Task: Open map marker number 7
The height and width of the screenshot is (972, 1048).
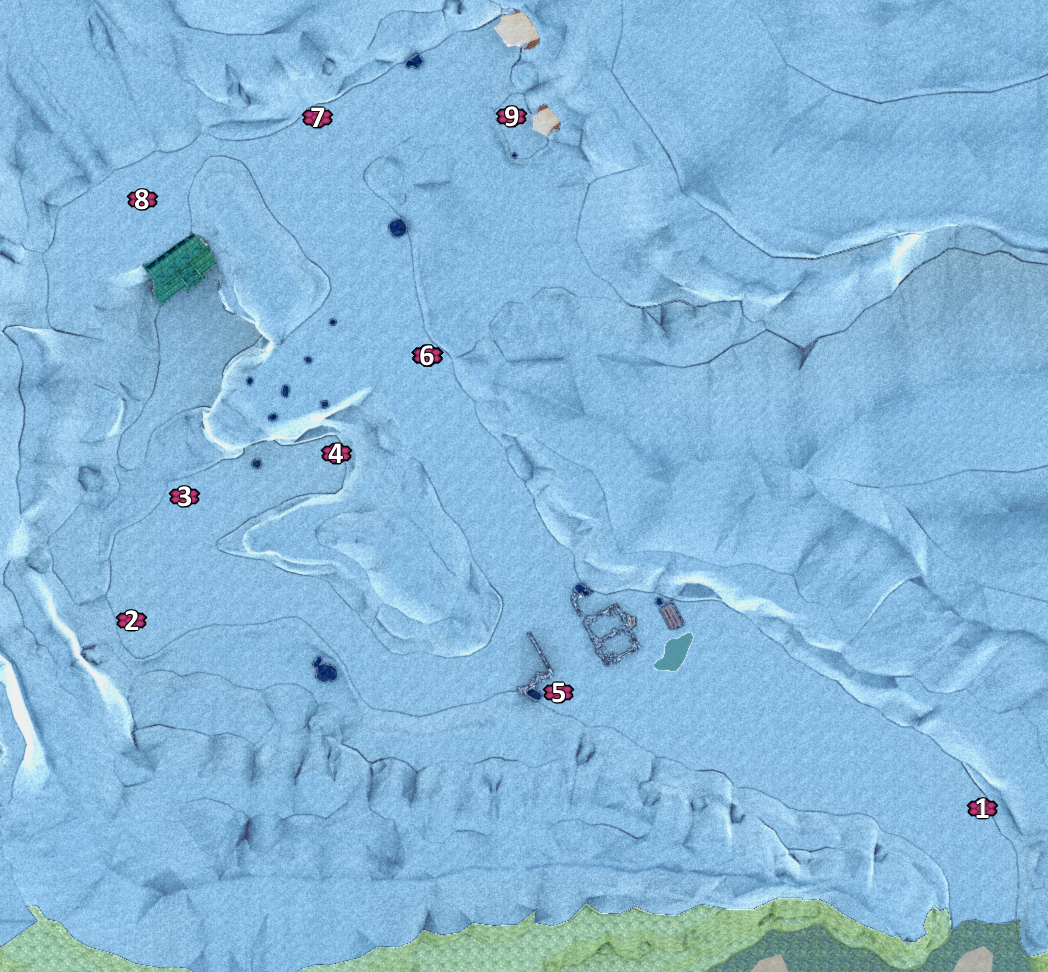Action: click(x=317, y=119)
